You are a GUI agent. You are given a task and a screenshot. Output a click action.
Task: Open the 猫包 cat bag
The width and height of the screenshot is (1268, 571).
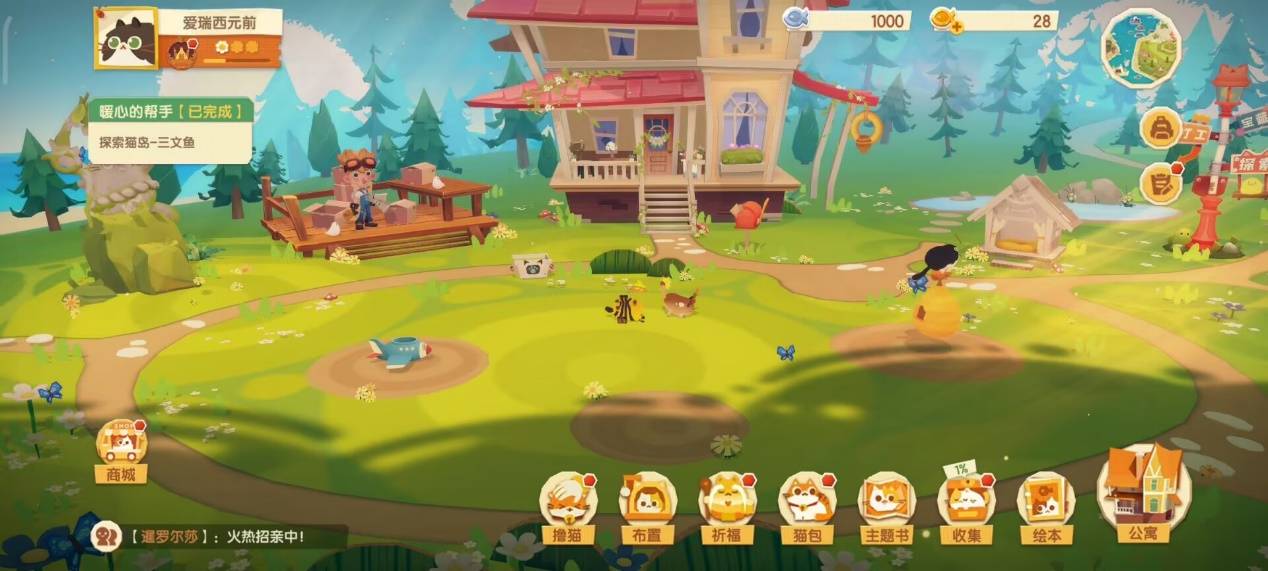point(806,503)
